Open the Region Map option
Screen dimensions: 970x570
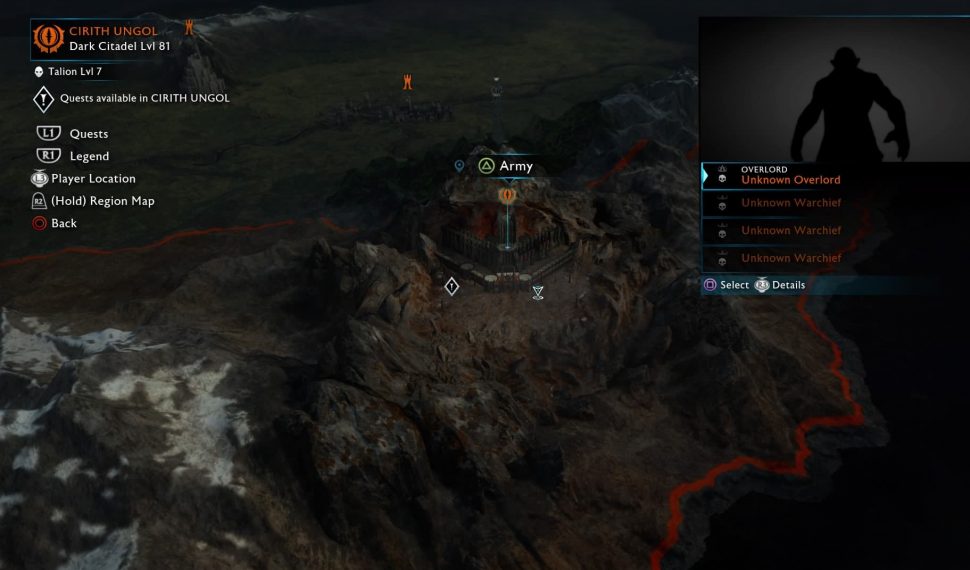click(x=102, y=201)
